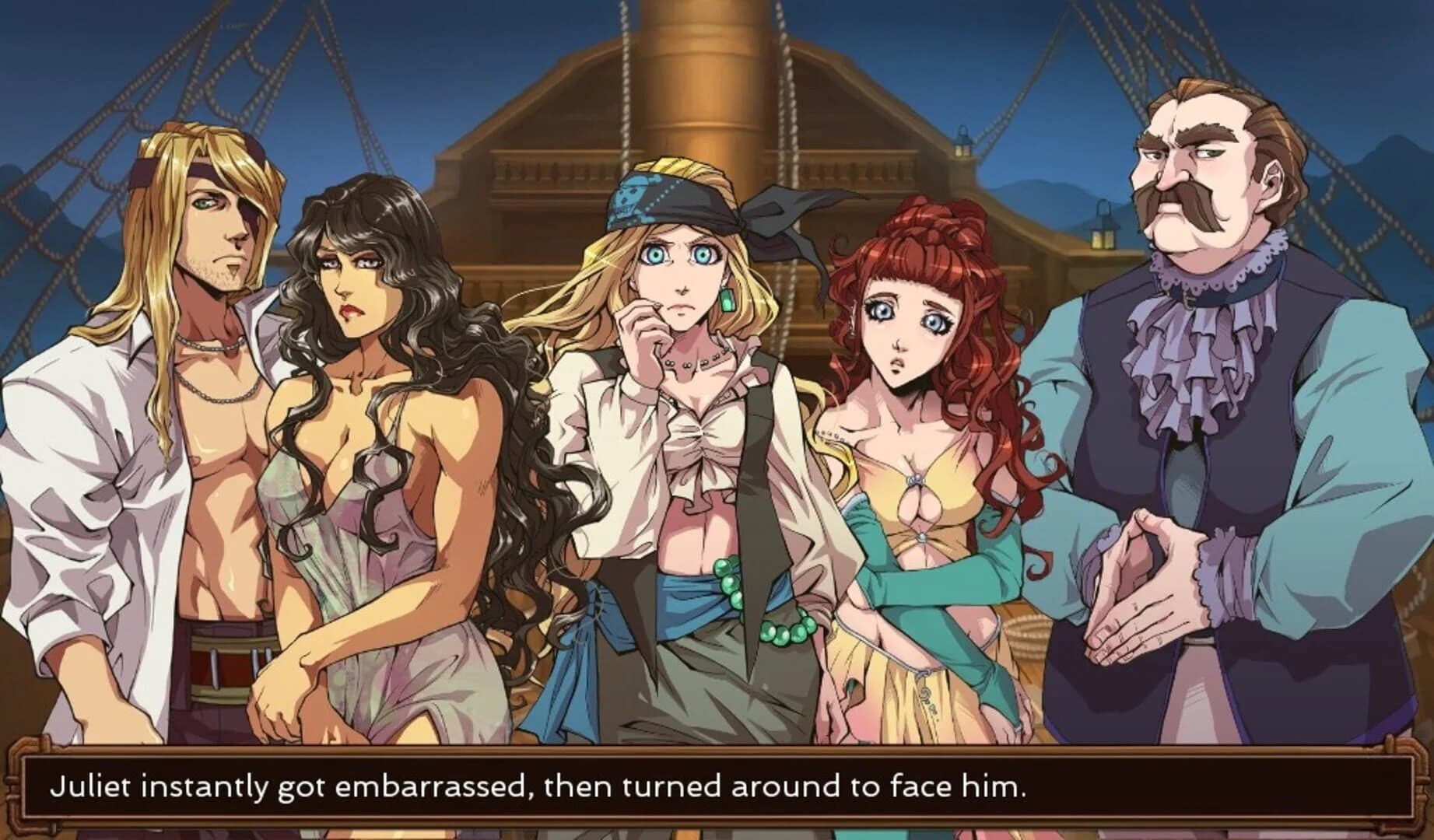
Task: Advance the dialogue text box
Action: pyautogui.click(x=716, y=787)
